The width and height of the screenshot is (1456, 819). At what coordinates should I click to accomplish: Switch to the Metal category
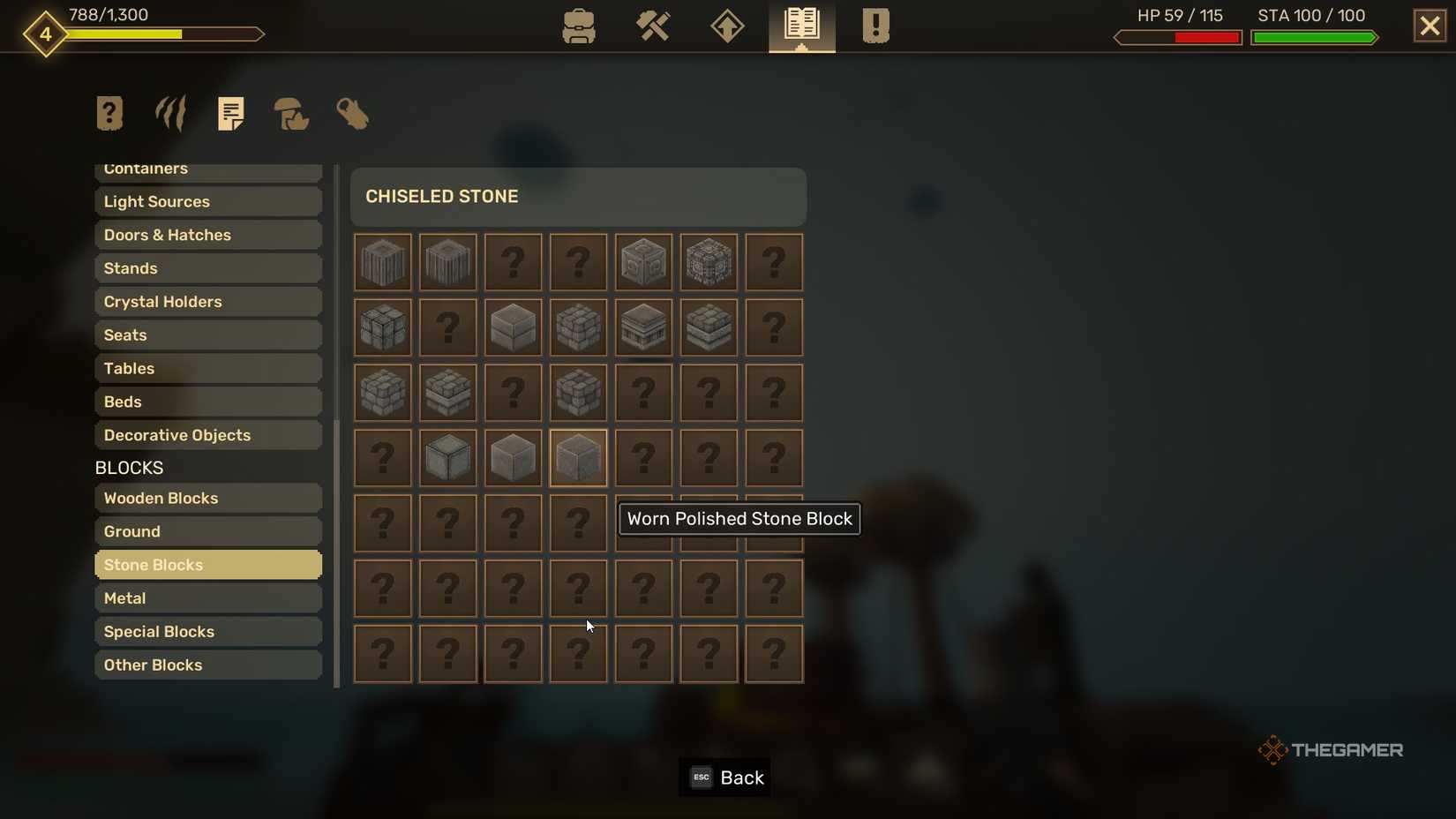(207, 597)
